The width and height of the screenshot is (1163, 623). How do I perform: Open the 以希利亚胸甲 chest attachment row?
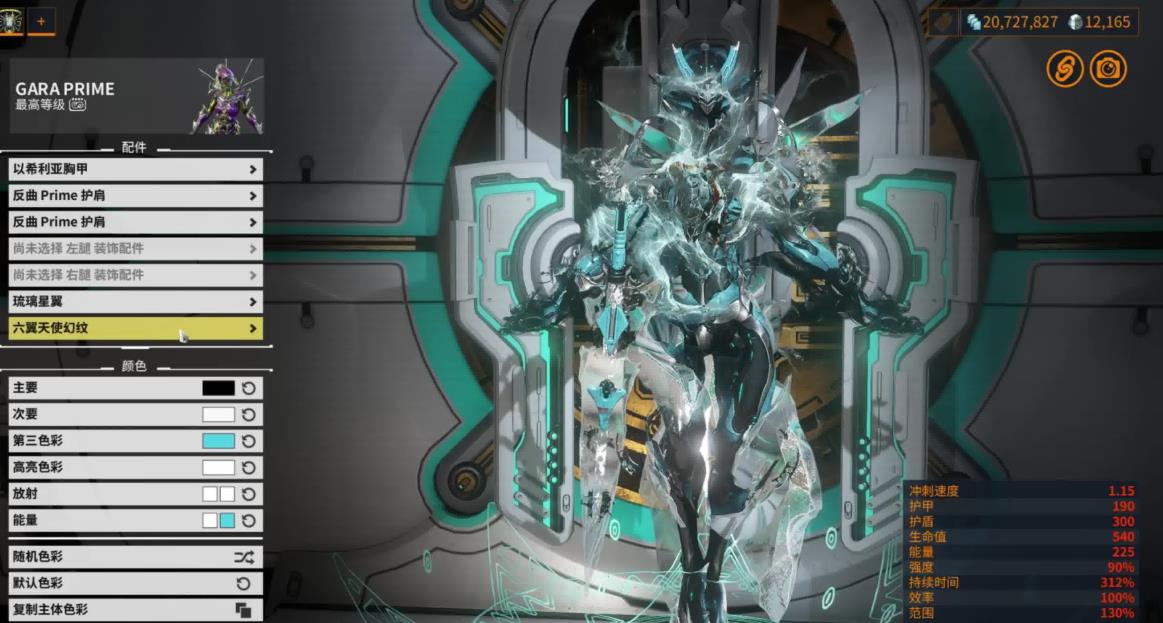click(x=135, y=170)
